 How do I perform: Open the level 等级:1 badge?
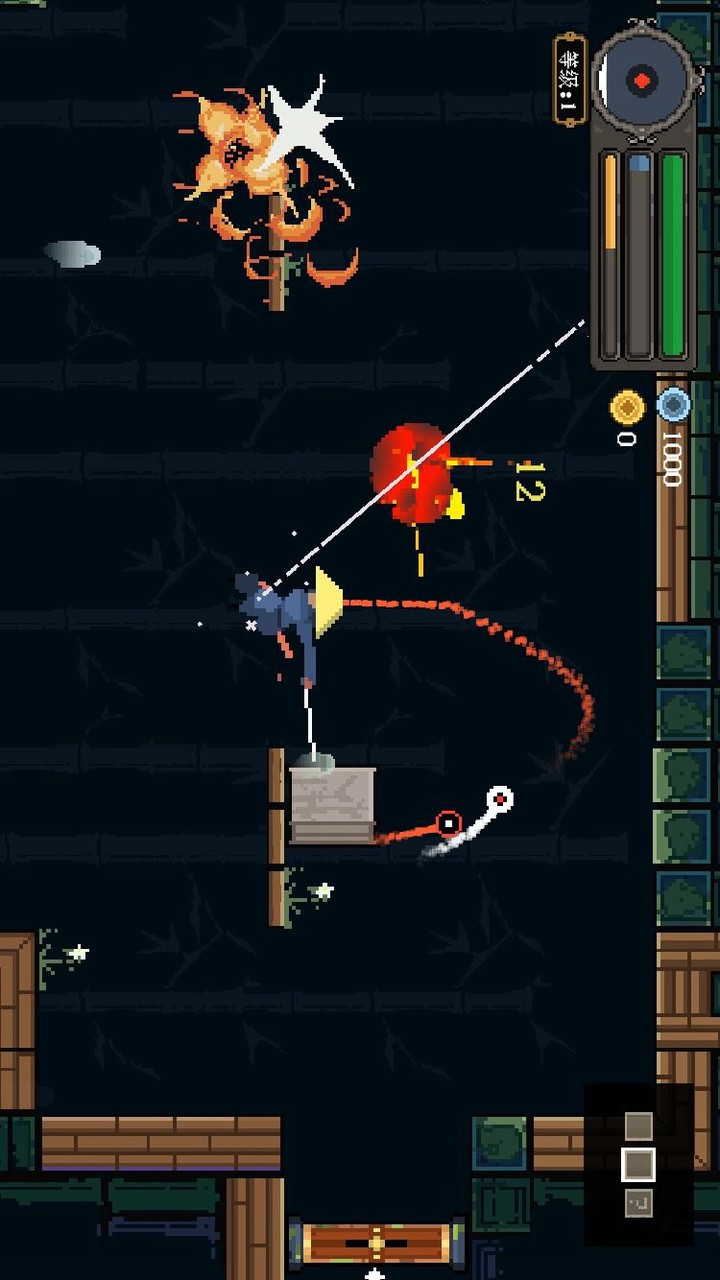569,80
